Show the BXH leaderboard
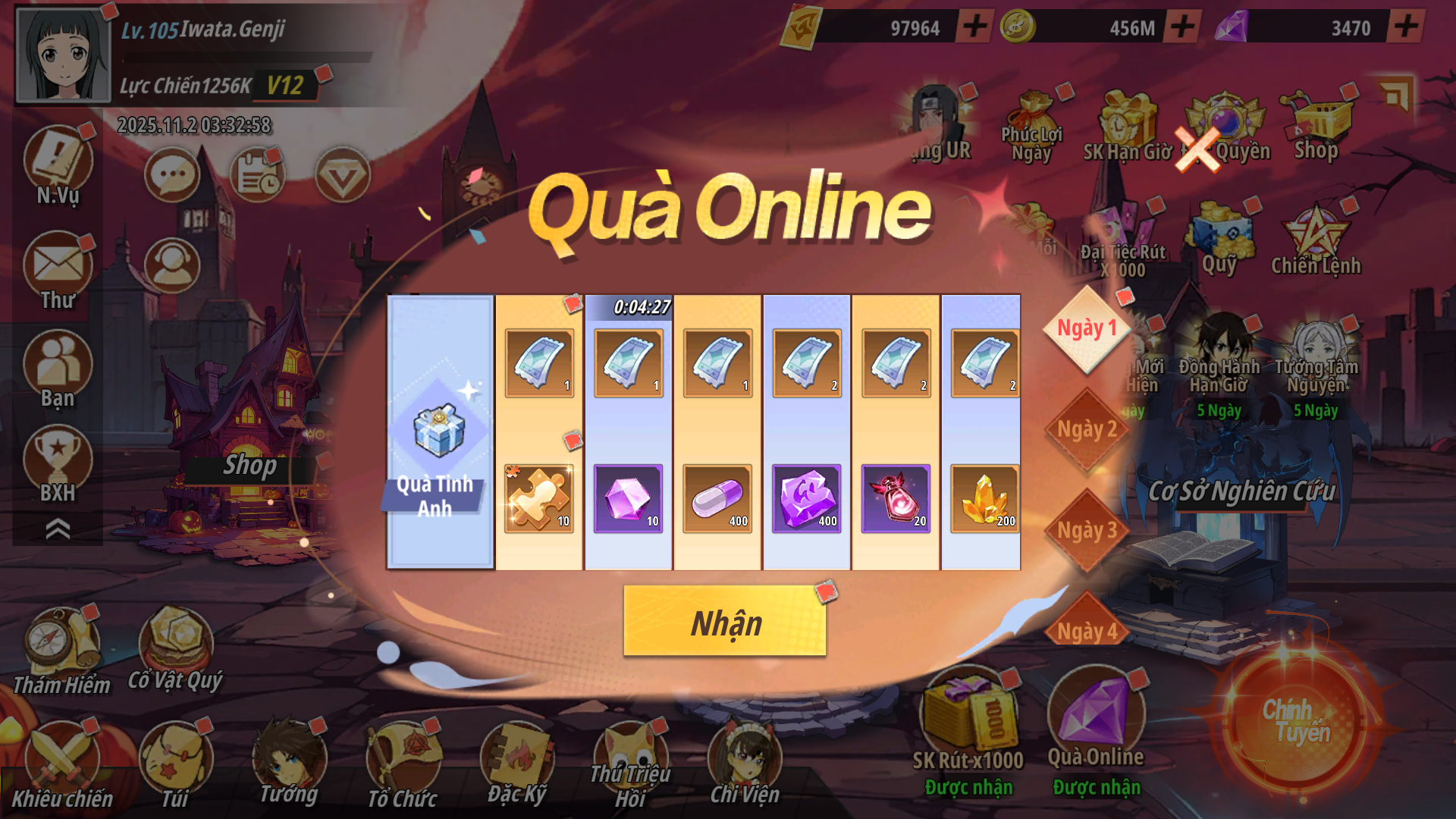Image resolution: width=1456 pixels, height=819 pixels. click(58, 464)
